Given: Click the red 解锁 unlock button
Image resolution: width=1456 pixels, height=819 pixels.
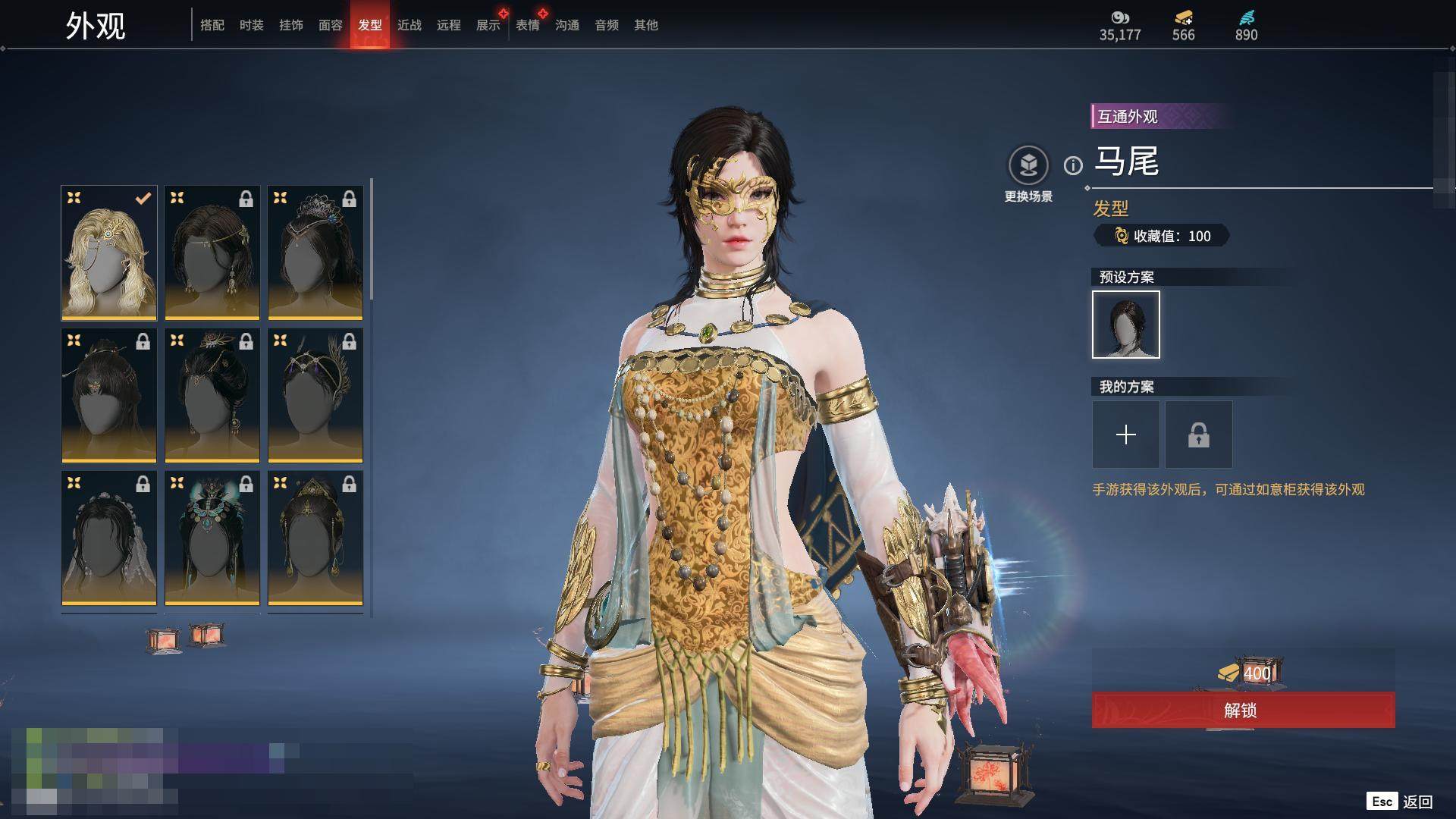Looking at the screenshot, I should point(1242,710).
